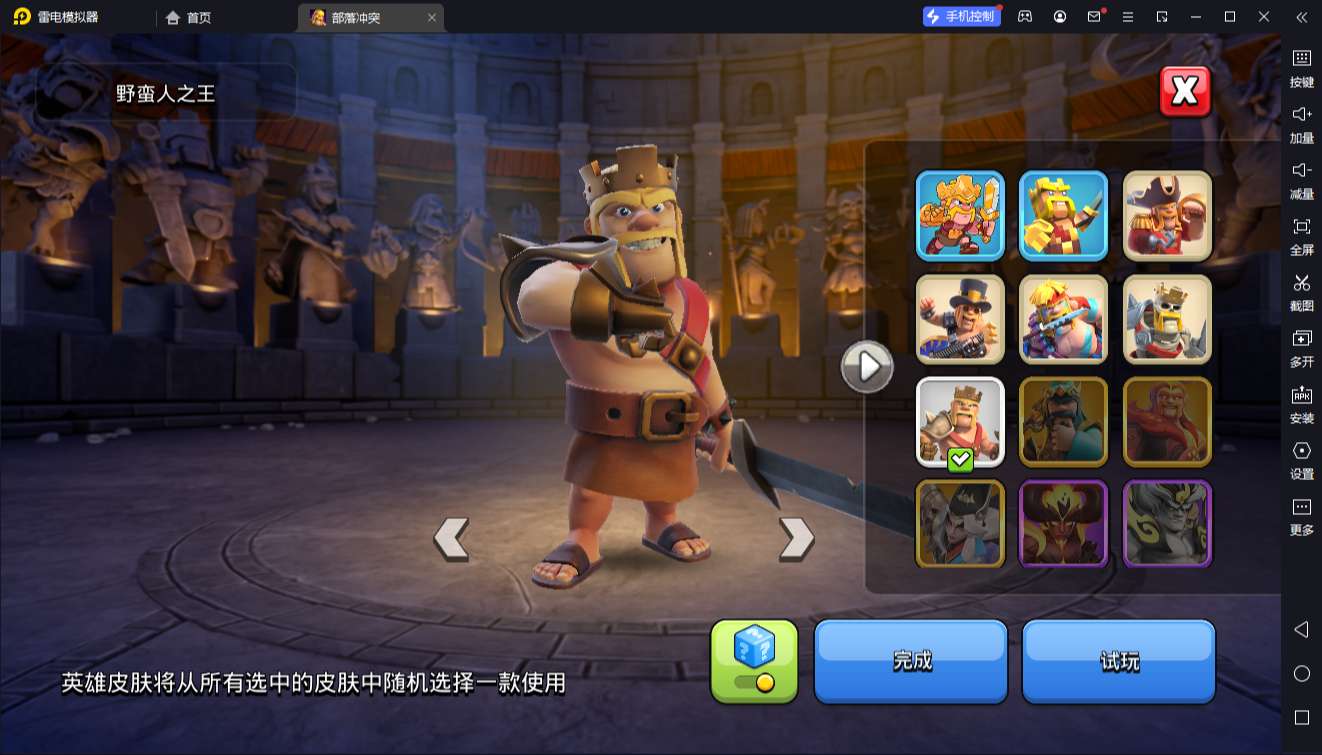Open emulator 设置 settings

coord(1303,460)
